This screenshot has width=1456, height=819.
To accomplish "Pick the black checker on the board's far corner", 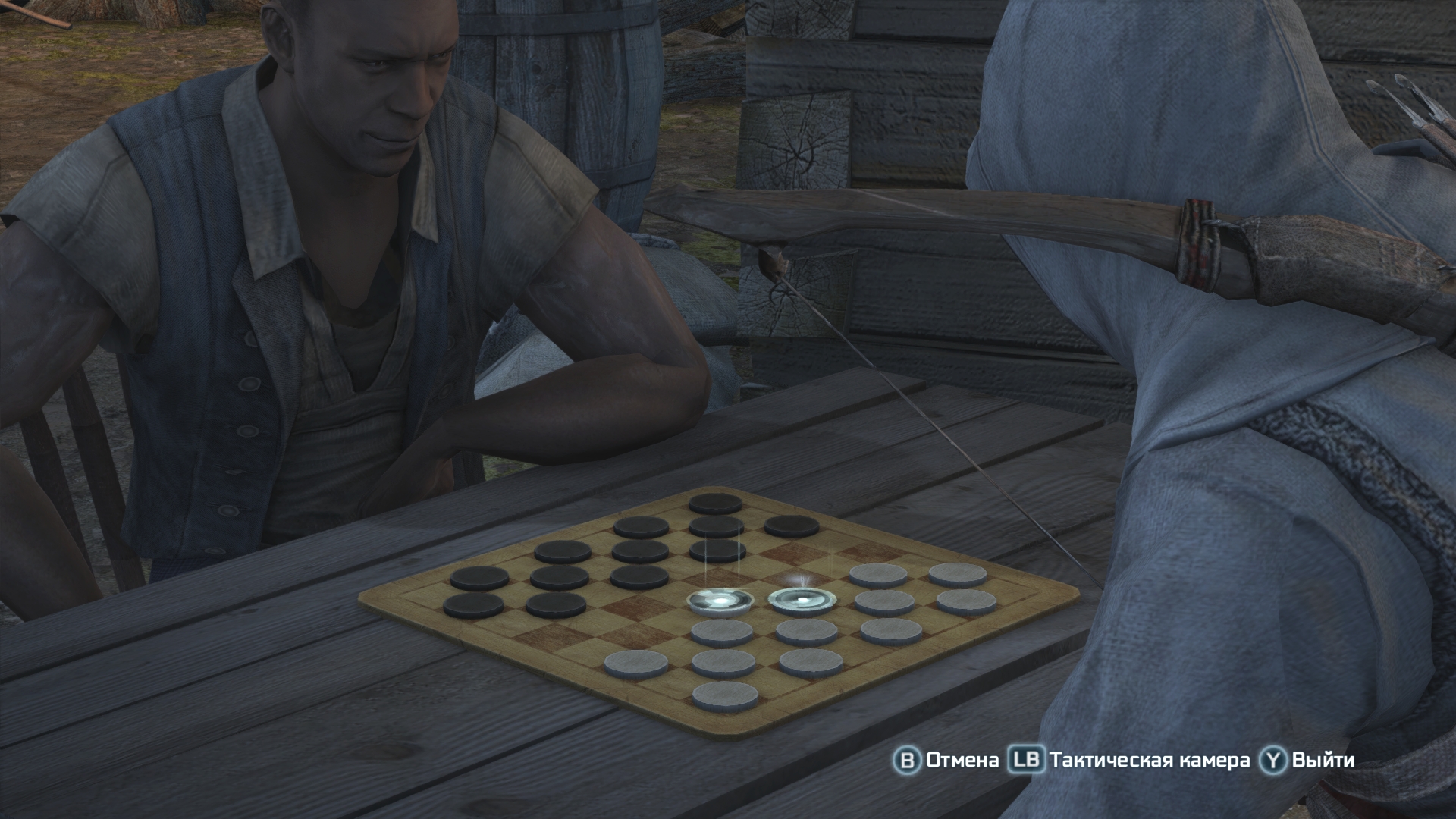I will point(715,503).
